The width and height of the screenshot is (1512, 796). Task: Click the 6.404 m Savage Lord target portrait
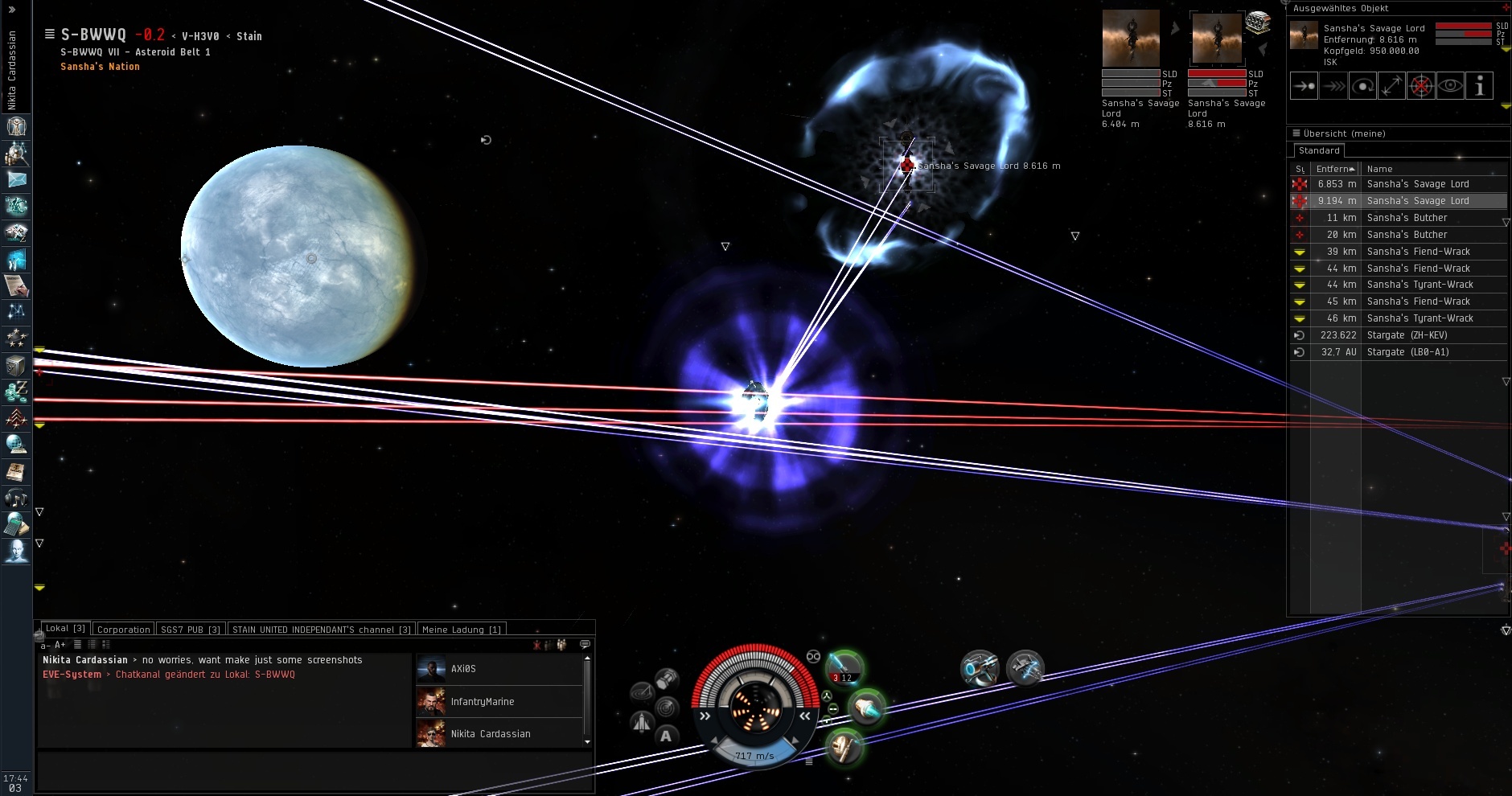(1130, 39)
